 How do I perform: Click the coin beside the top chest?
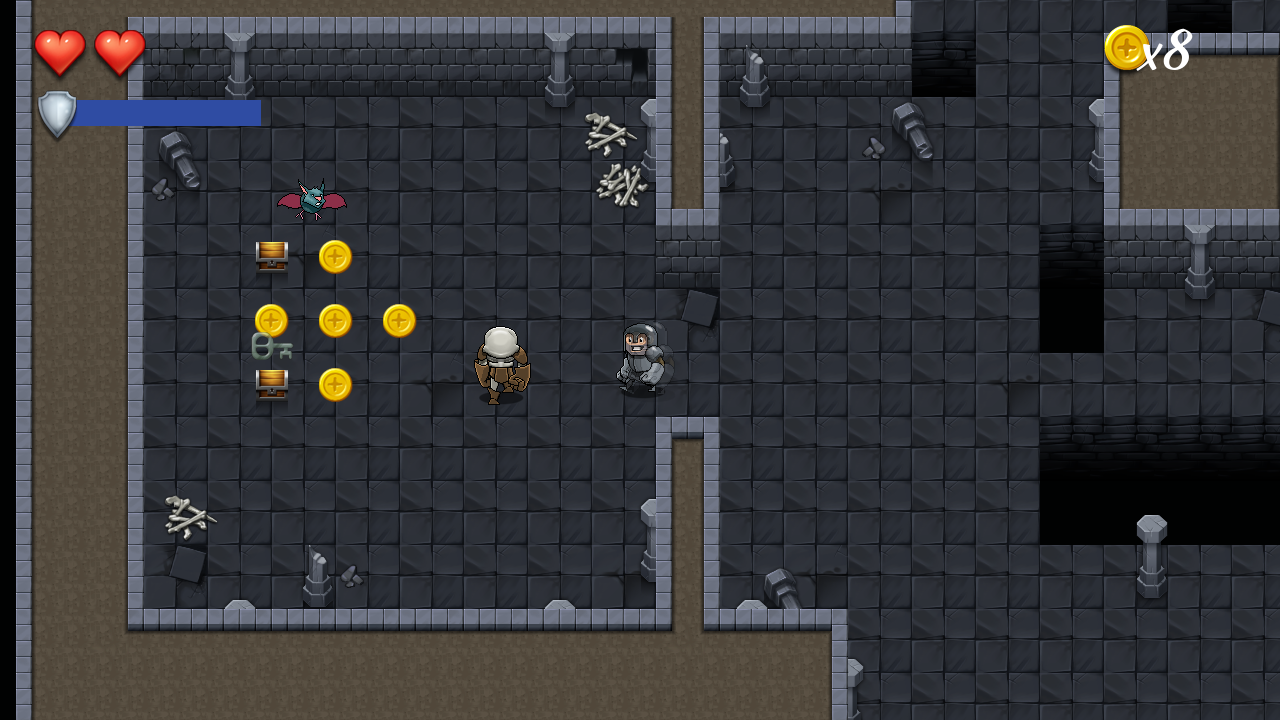coord(335,257)
